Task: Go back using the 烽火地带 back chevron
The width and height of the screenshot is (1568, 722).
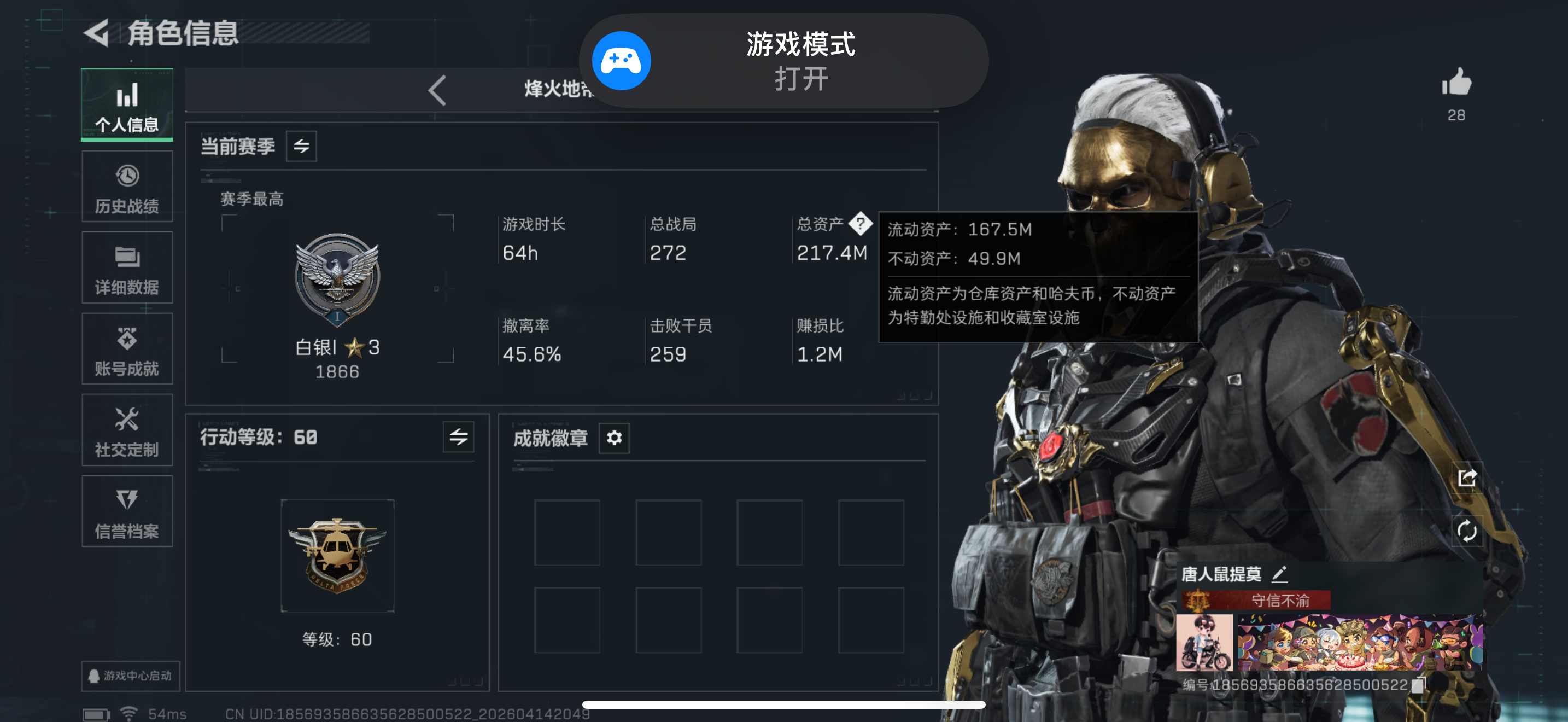Action: click(x=436, y=90)
